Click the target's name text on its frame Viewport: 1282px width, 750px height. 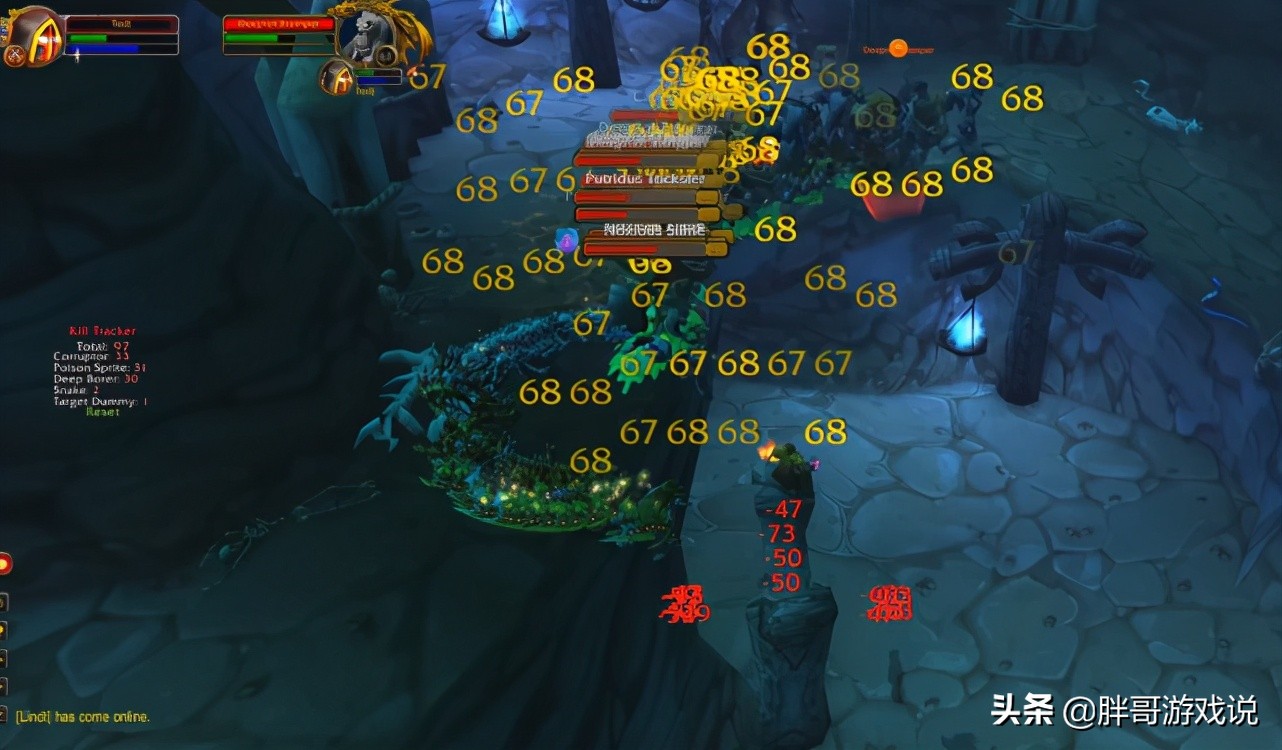pyautogui.click(x=279, y=24)
